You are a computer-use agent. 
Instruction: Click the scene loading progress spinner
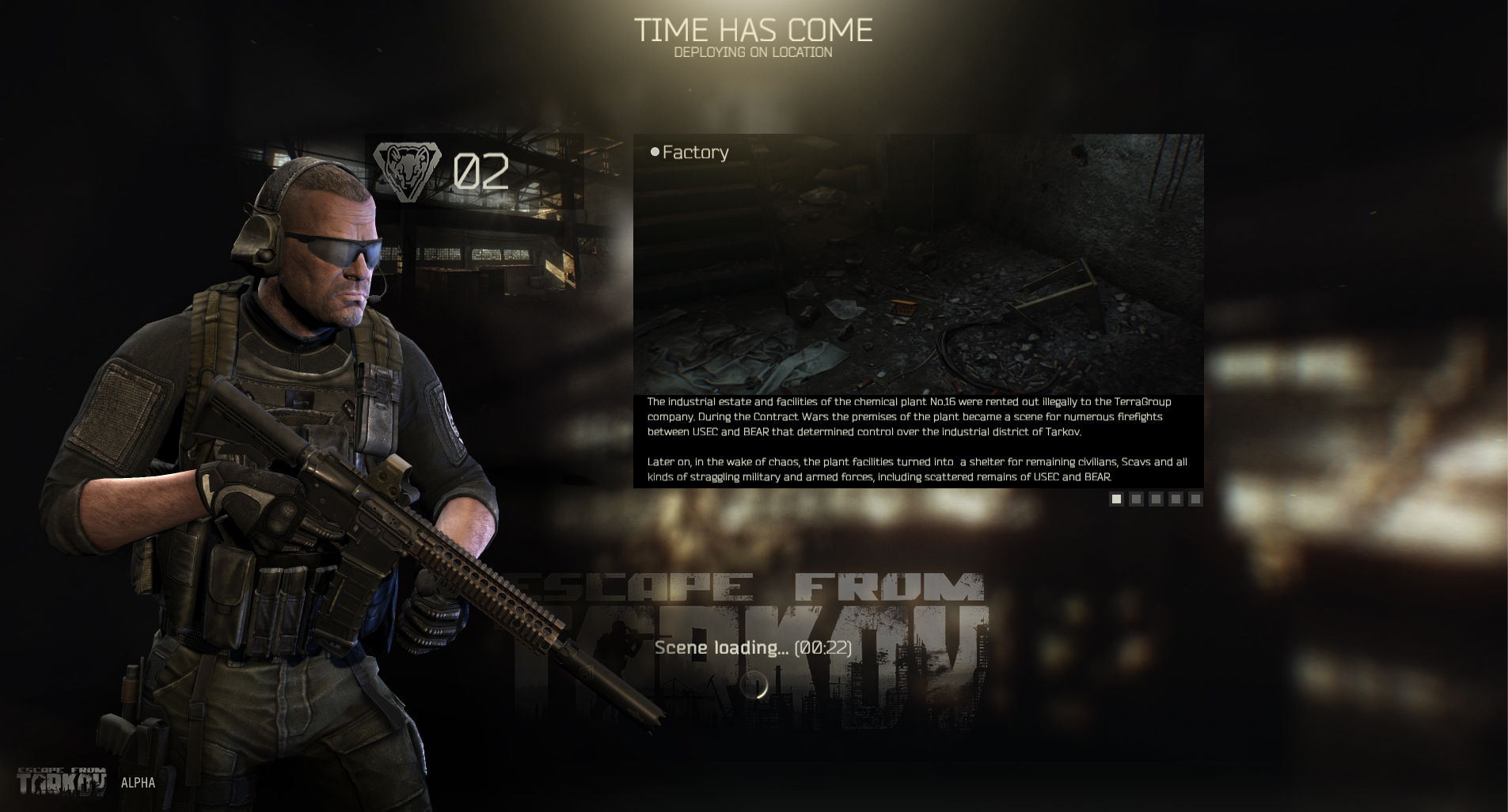[x=754, y=686]
